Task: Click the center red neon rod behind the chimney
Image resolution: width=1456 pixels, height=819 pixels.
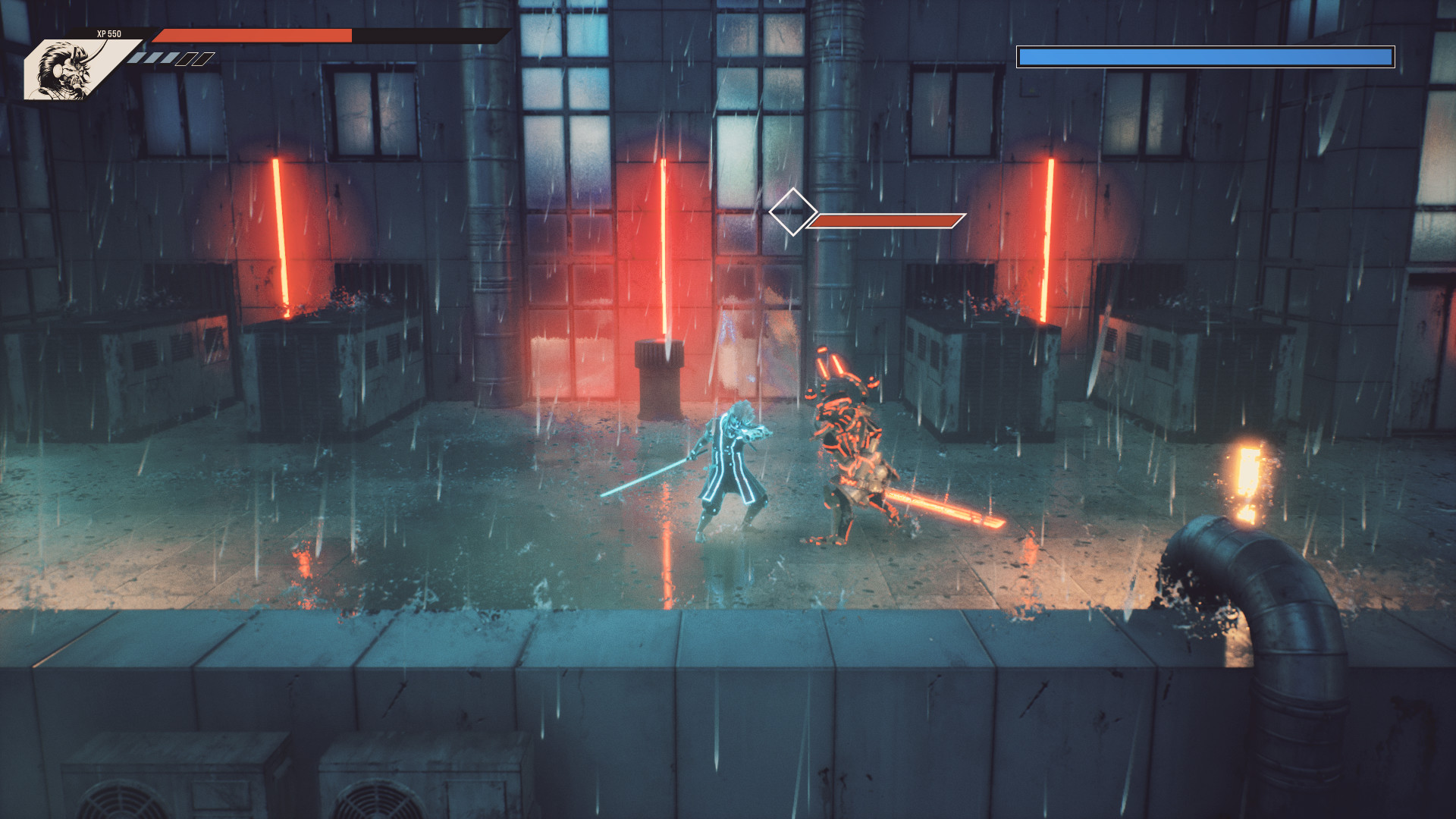Action: 664,243
